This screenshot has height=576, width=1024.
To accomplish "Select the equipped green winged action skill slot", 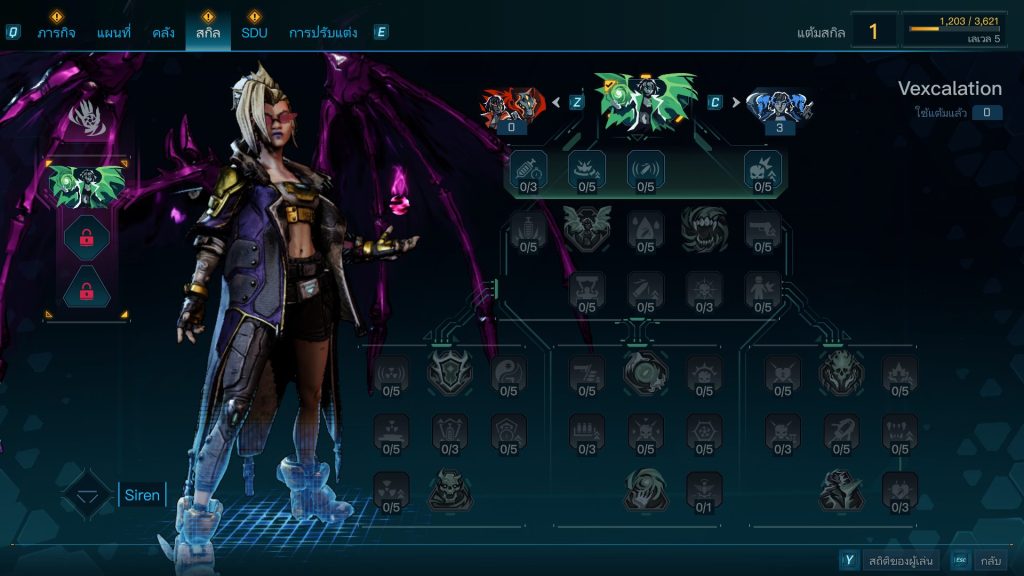I will point(86,185).
